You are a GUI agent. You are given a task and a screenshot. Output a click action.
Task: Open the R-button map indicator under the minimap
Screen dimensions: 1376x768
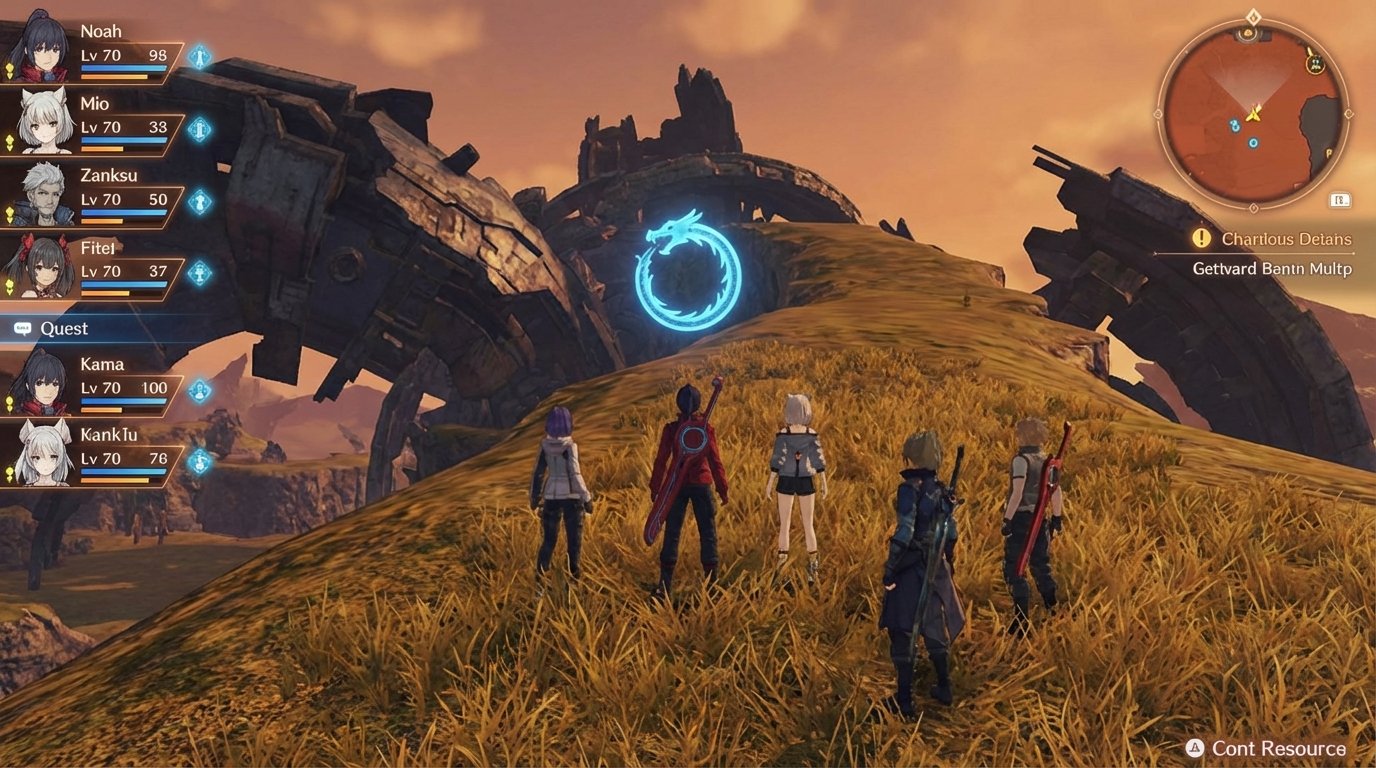pyautogui.click(x=1338, y=198)
